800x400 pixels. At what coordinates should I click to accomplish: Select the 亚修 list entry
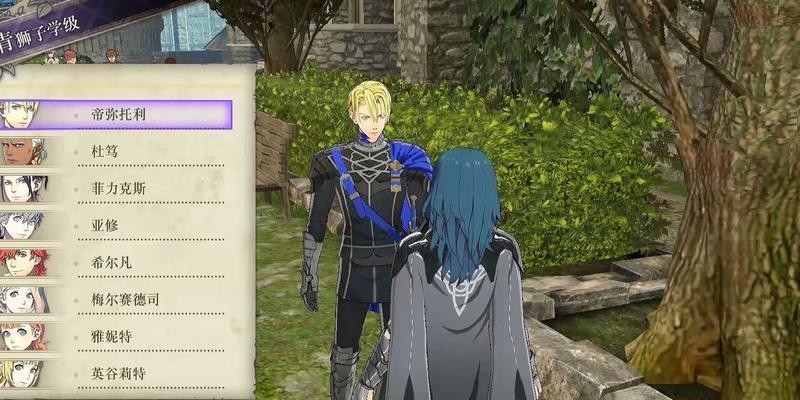(104, 225)
